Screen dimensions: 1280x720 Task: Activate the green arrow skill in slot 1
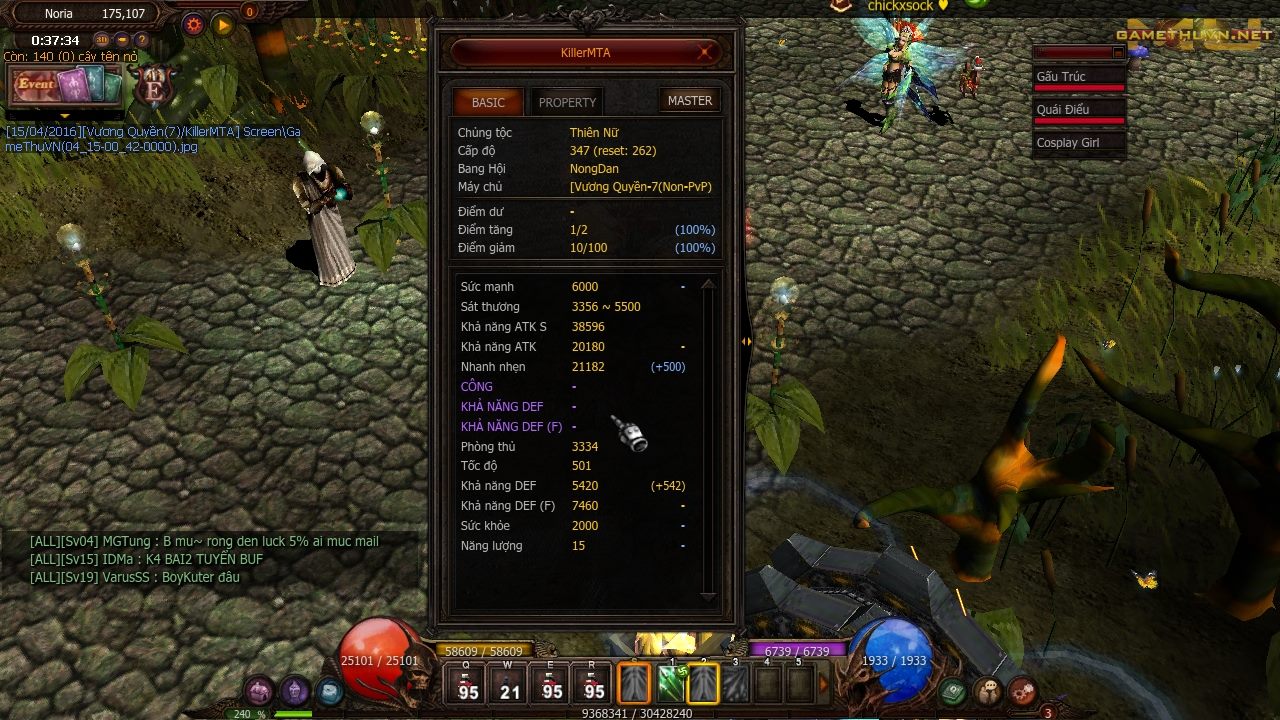click(671, 684)
